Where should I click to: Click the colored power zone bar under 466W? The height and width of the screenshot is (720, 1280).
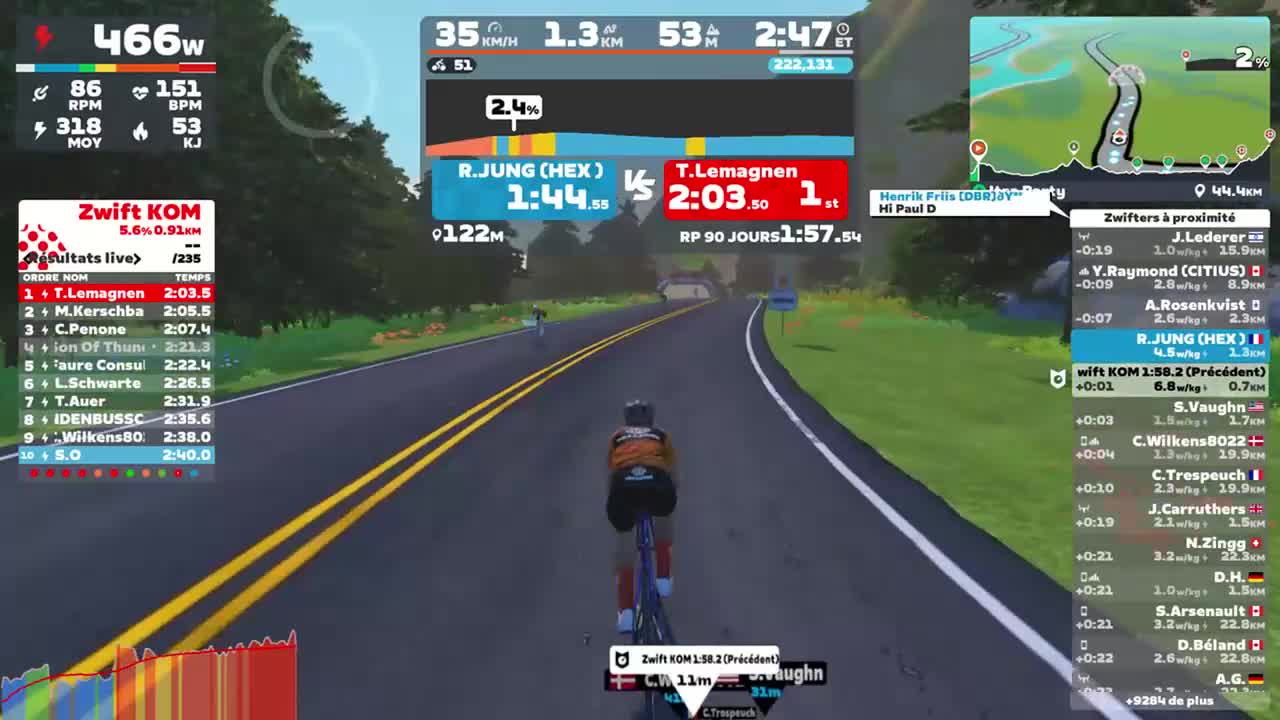click(115, 68)
